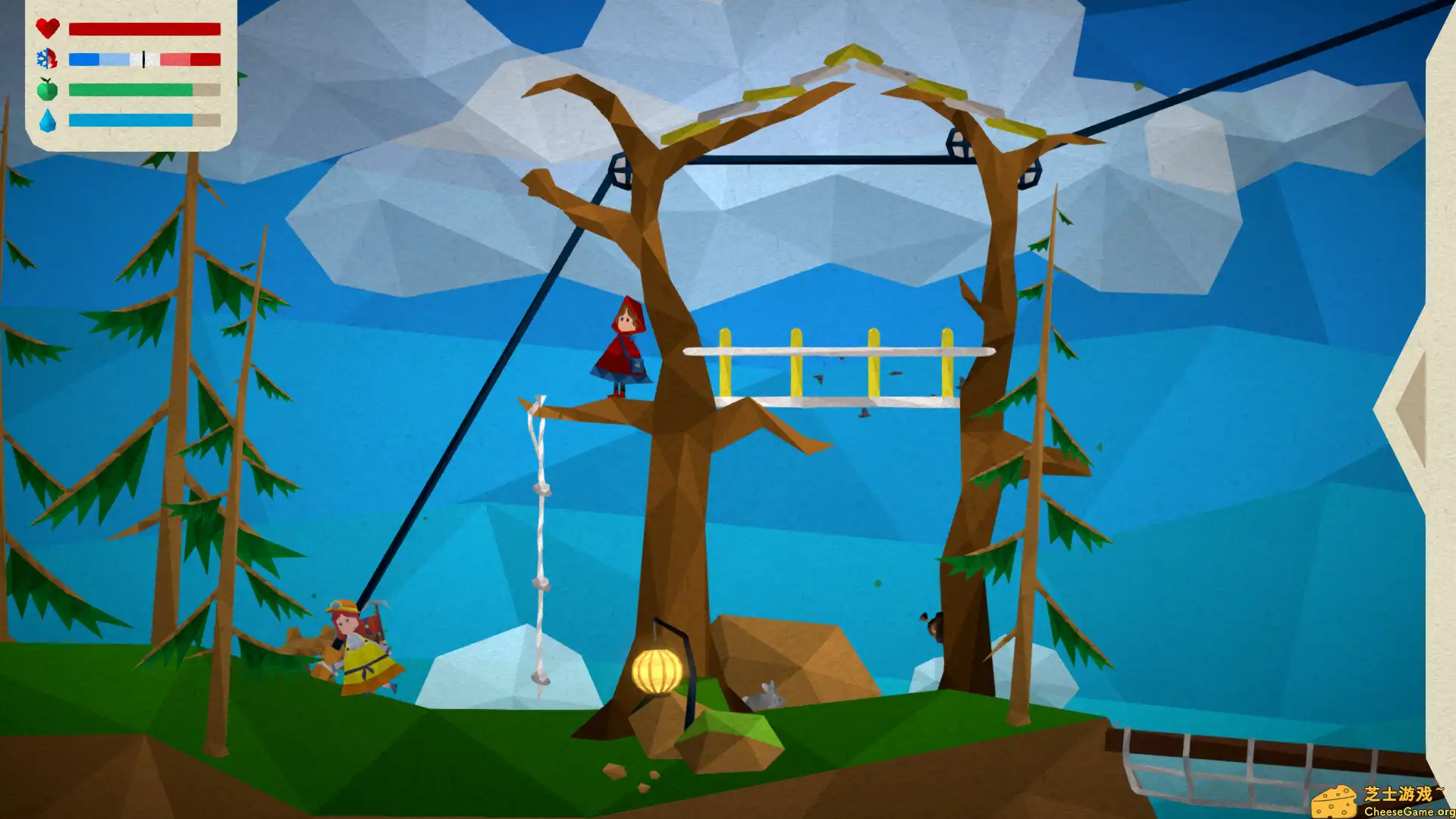Click the water droplet thirst icon

(x=47, y=119)
